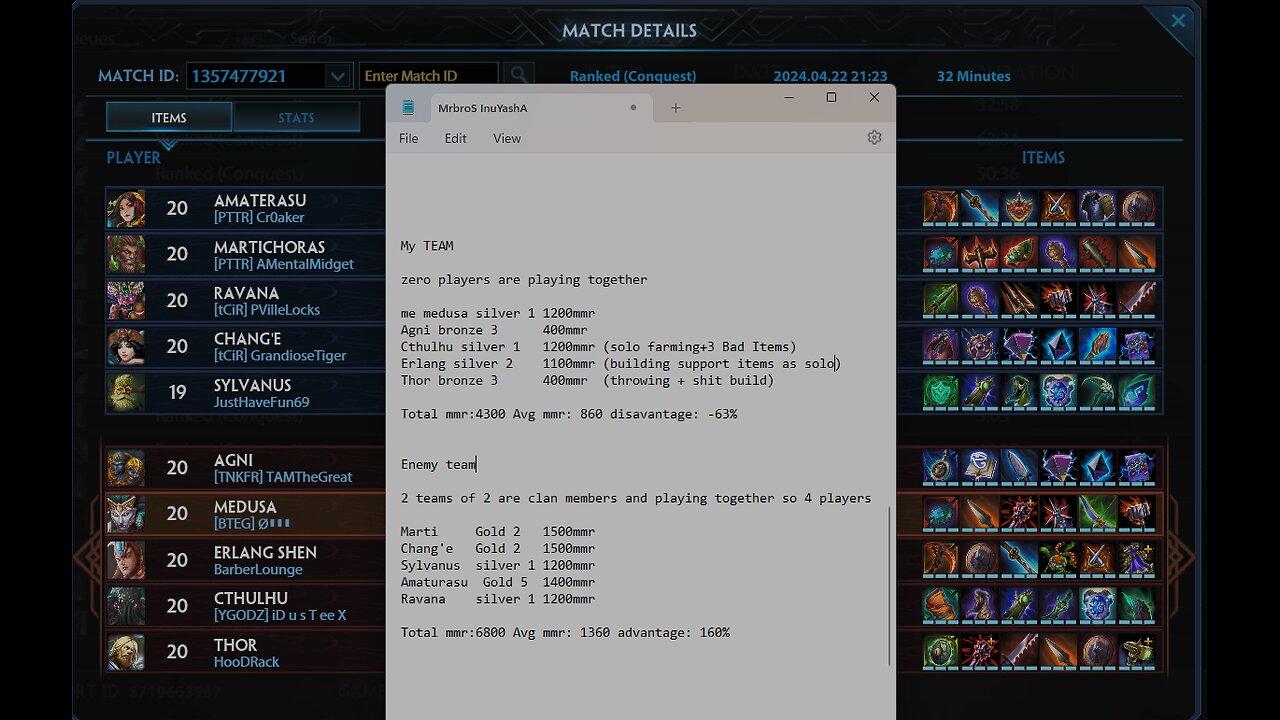Click the Enter Match ID input field

click(430, 74)
